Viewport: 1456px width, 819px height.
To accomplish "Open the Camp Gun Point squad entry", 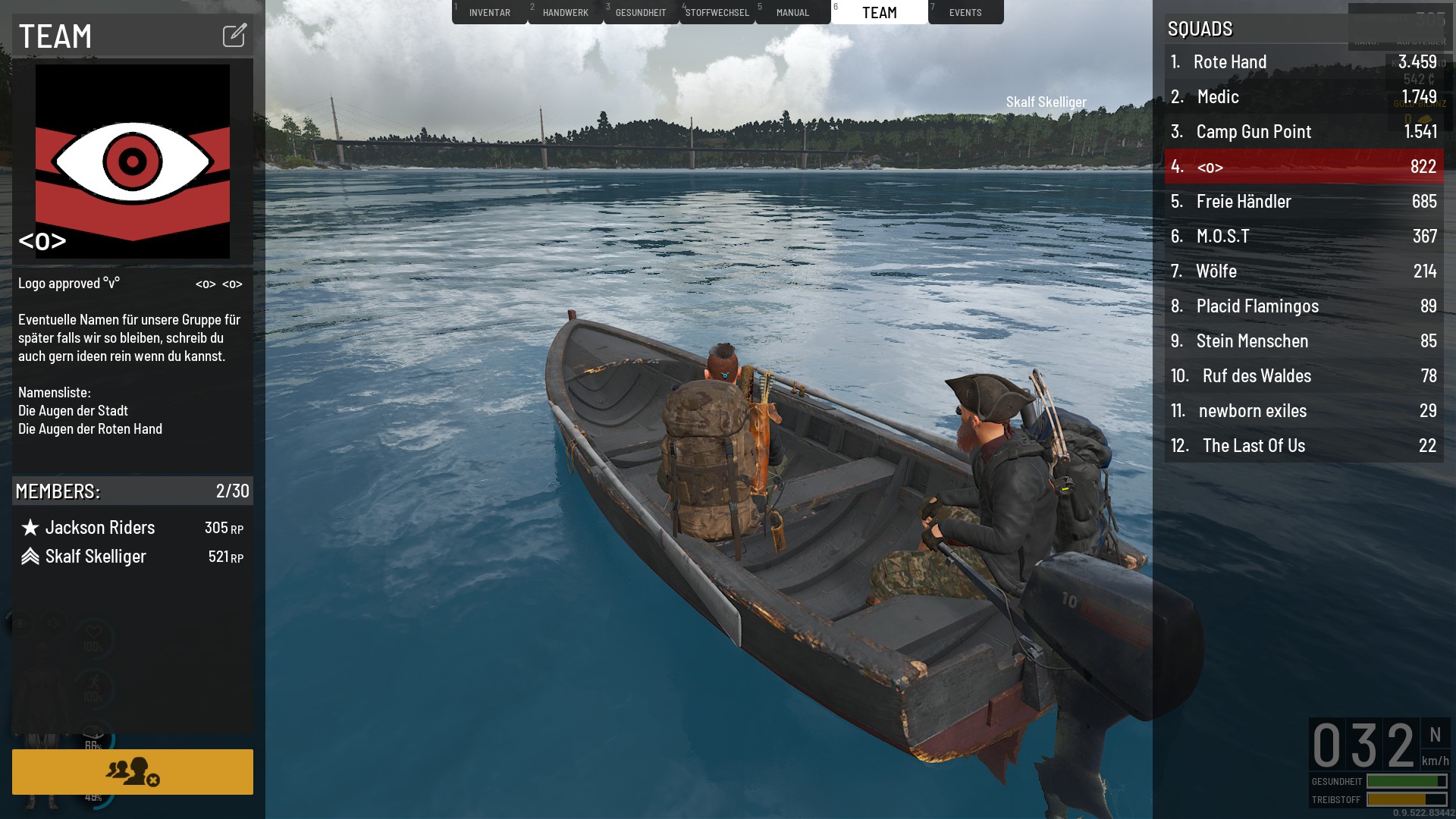I will pos(1304,132).
